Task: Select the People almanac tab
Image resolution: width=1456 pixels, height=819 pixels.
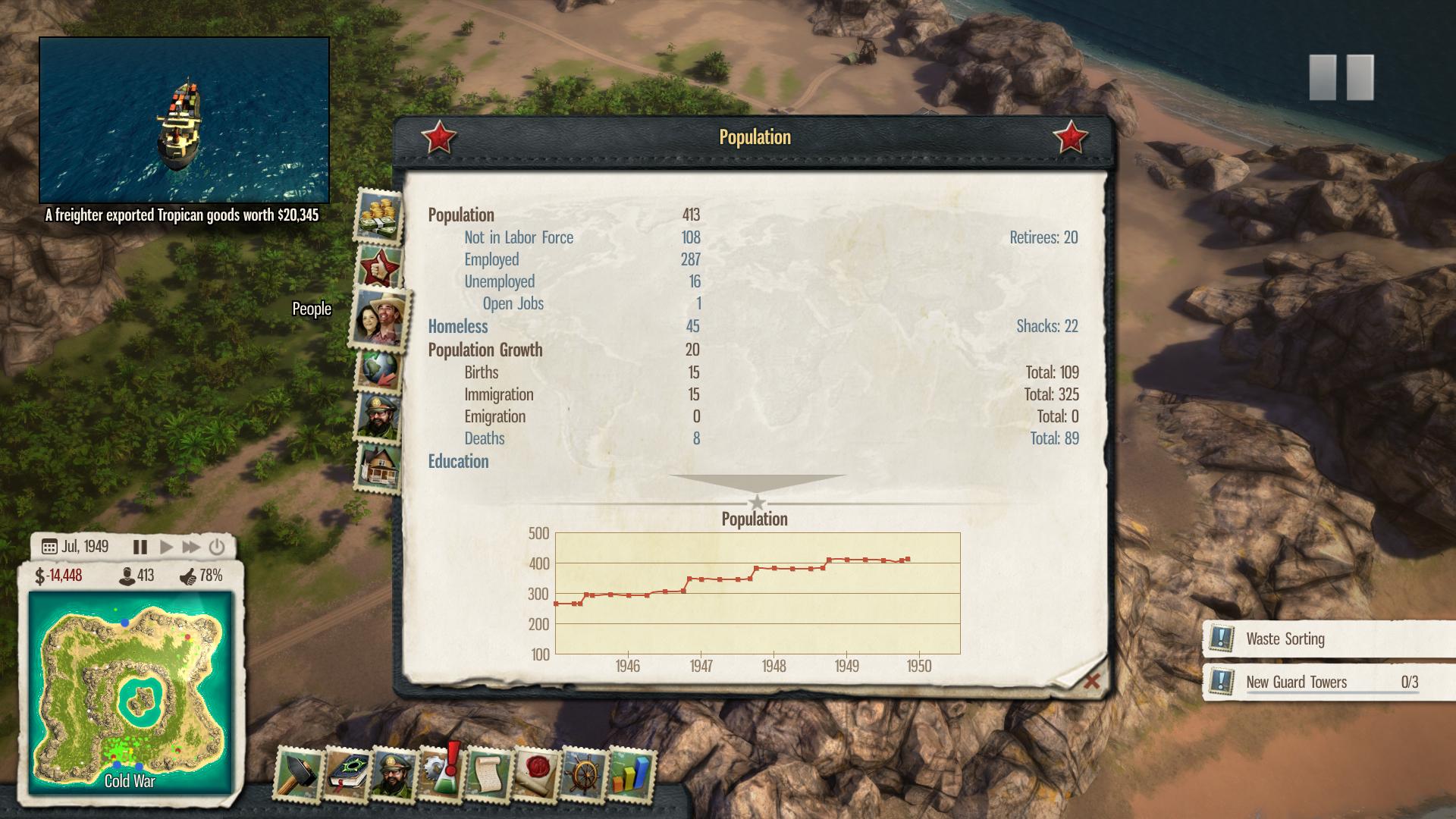Action: (381, 318)
